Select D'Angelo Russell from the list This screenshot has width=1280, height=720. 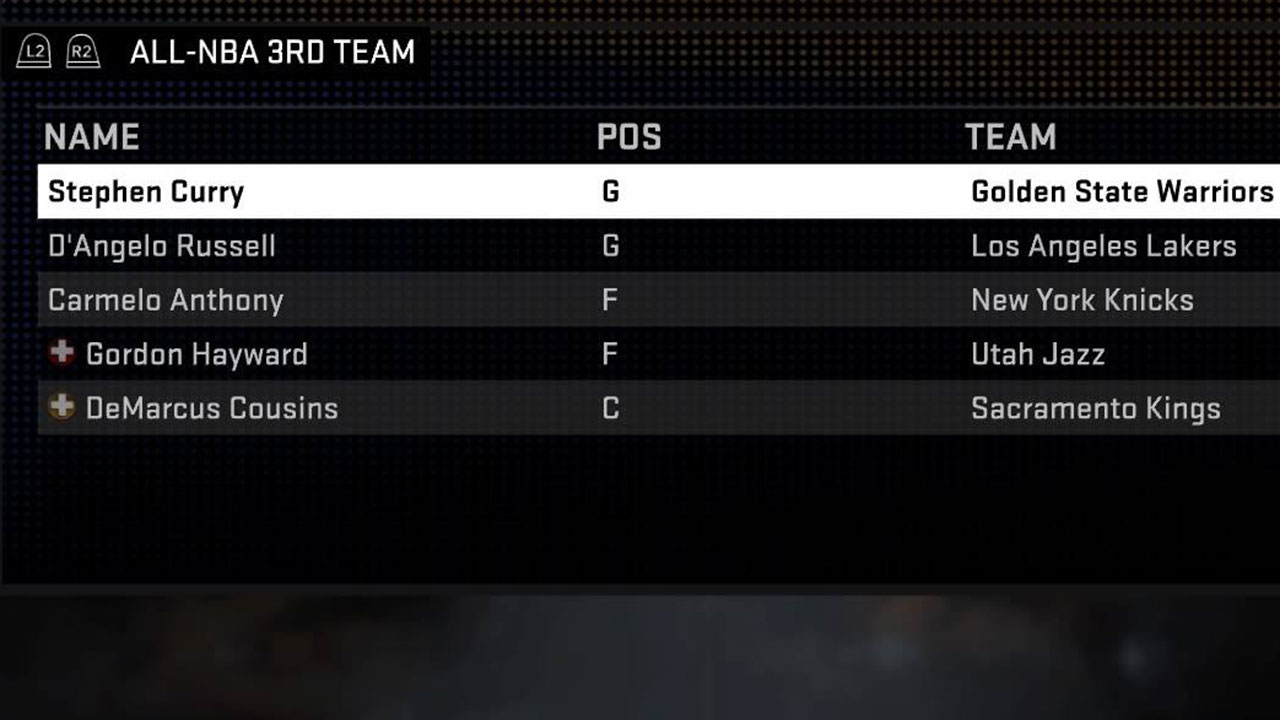click(x=162, y=246)
